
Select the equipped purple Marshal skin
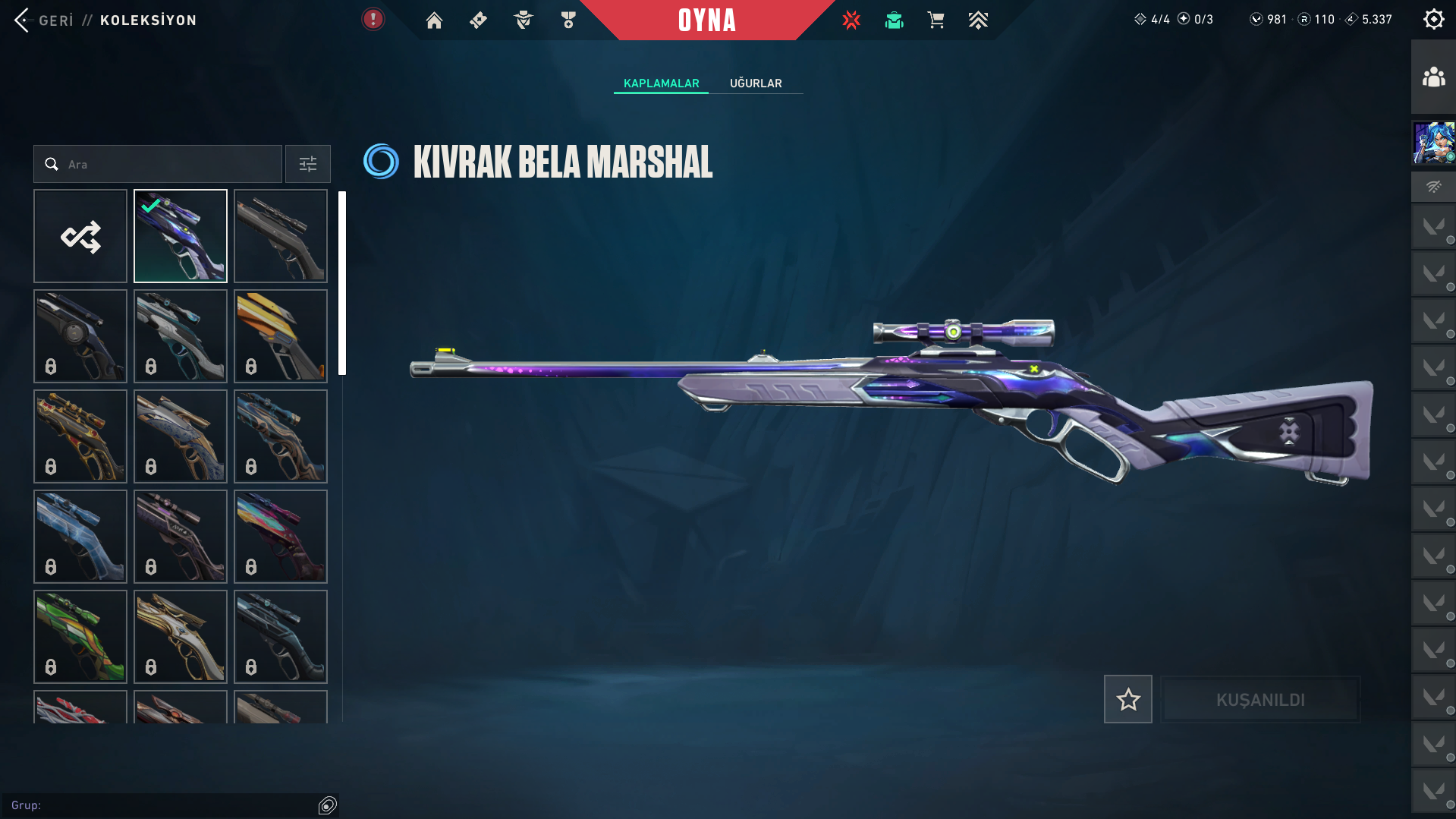(x=181, y=237)
